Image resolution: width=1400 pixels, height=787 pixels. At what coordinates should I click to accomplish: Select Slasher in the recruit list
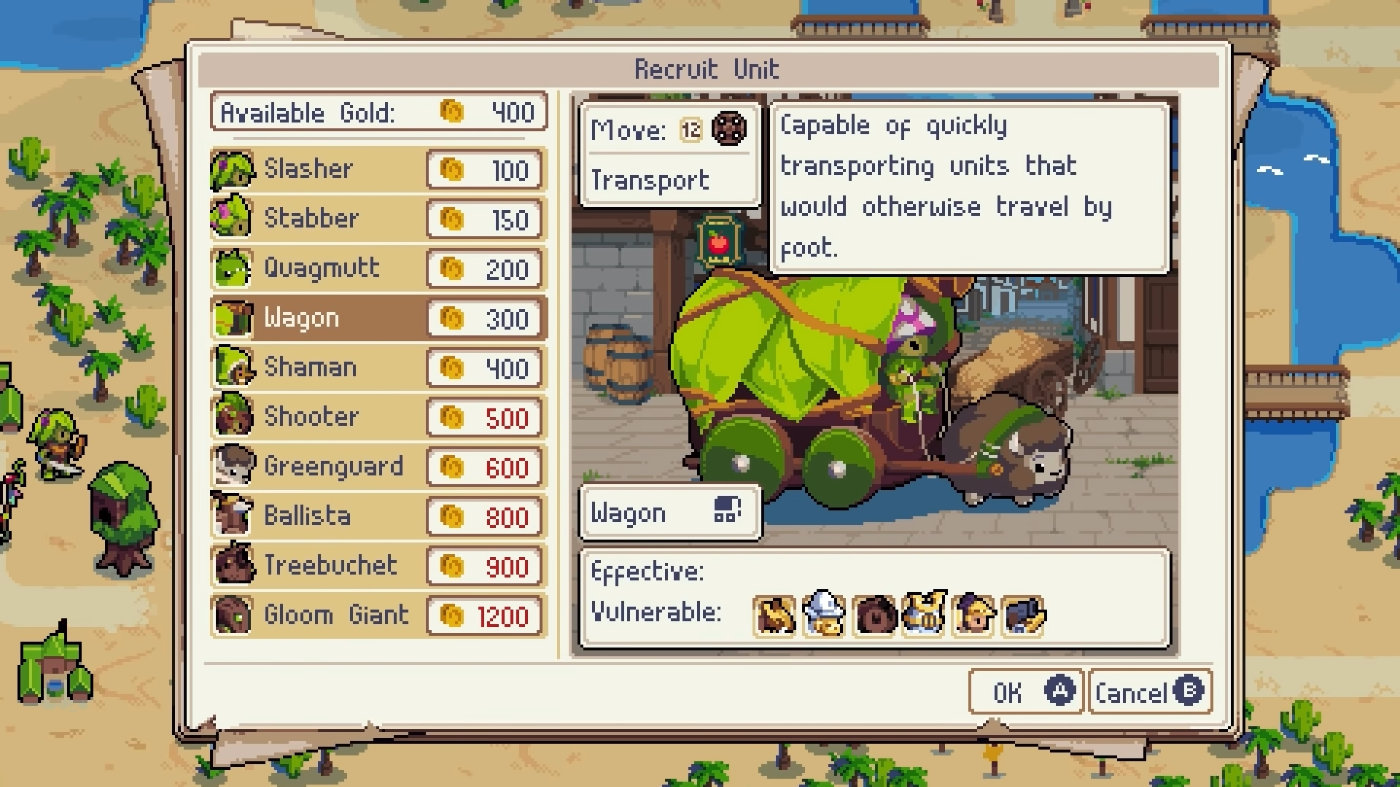point(378,169)
